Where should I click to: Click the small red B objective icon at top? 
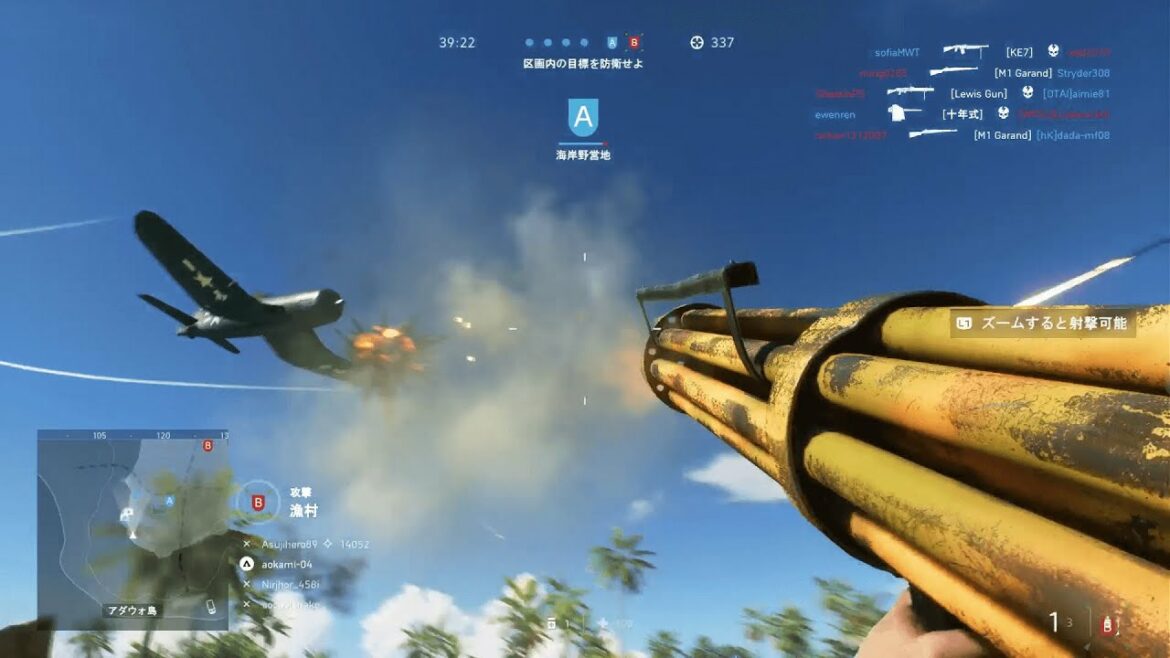point(634,43)
